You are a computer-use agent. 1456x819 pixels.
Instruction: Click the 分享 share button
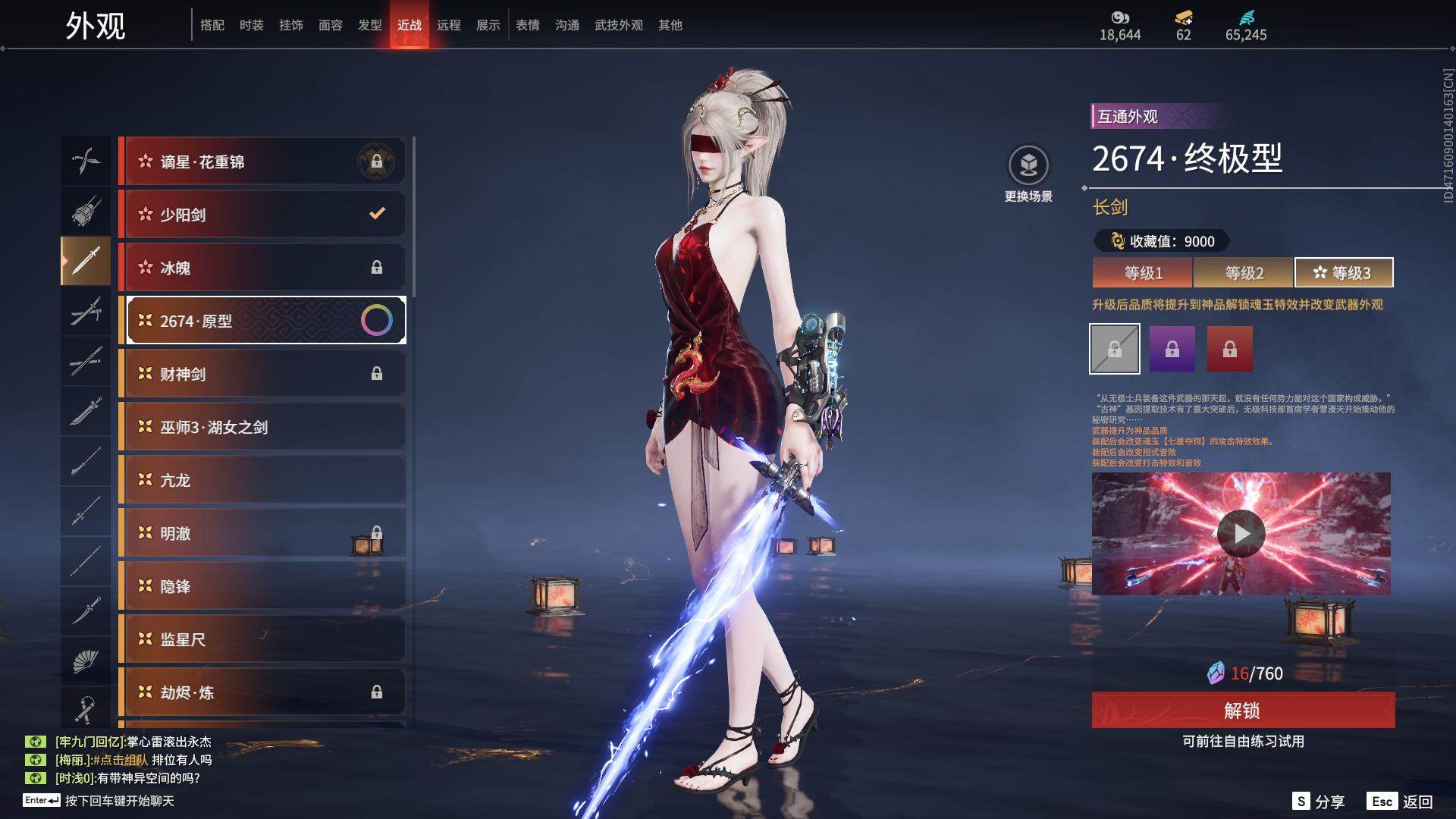(1319, 802)
